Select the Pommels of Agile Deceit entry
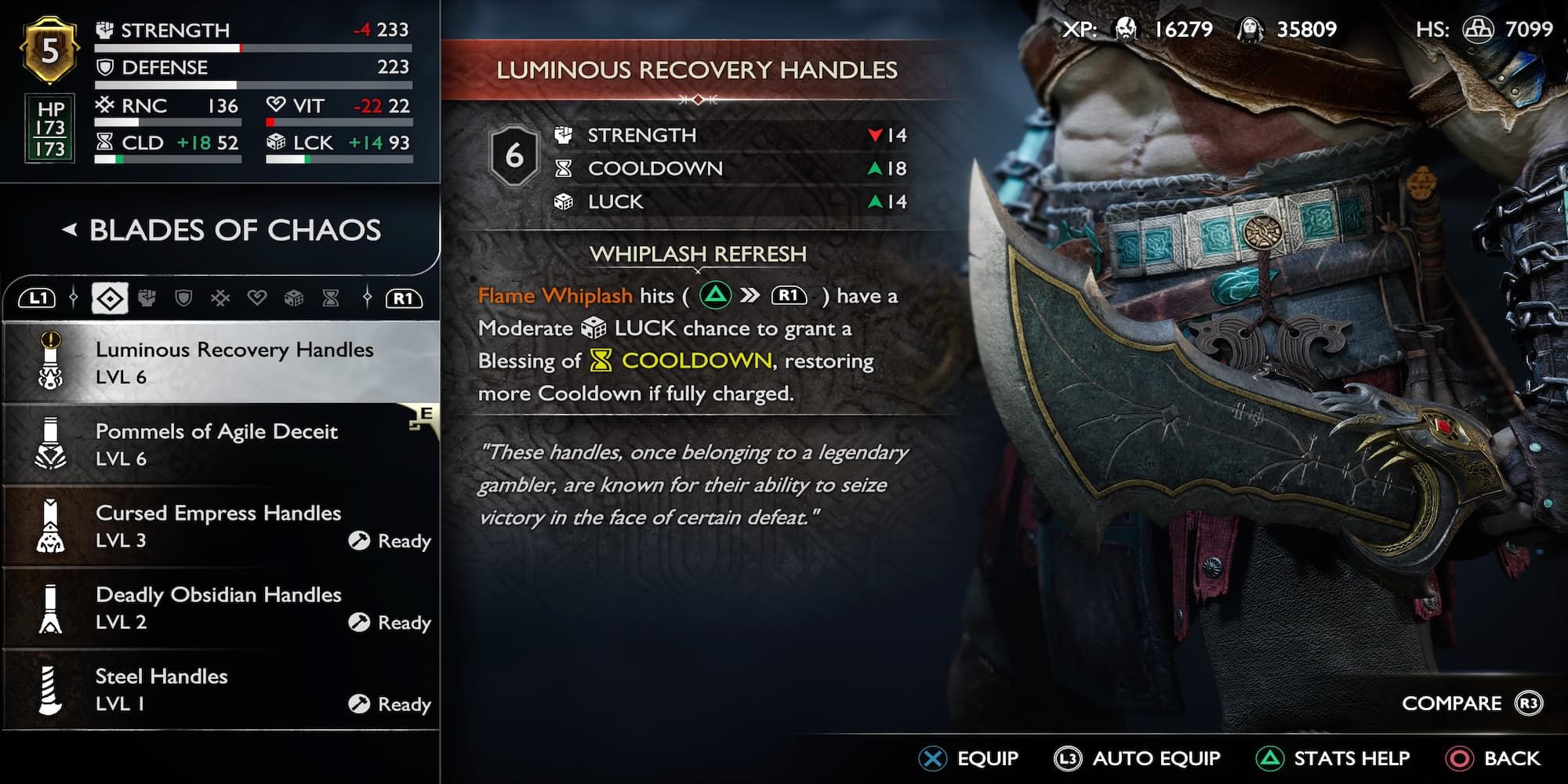The height and width of the screenshot is (784, 1568). pyautogui.click(x=217, y=444)
